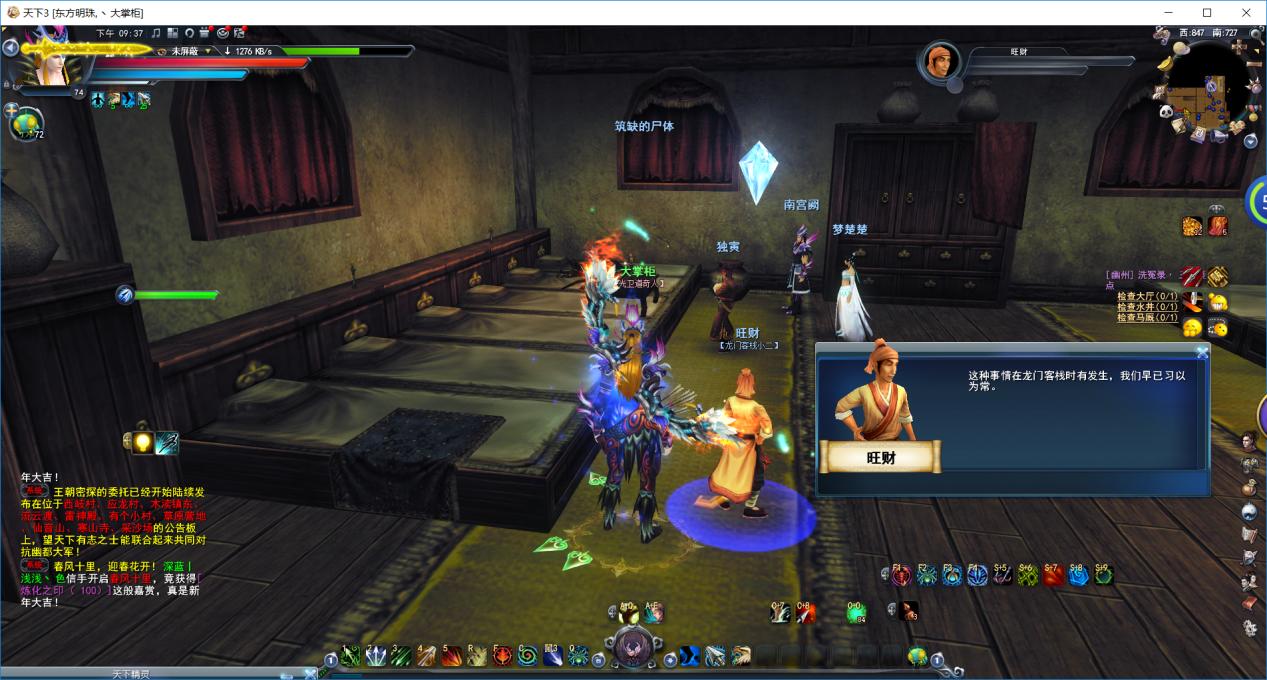The height and width of the screenshot is (680, 1267).
Task: Click the panda icon beside the minimap
Action: tap(1166, 113)
